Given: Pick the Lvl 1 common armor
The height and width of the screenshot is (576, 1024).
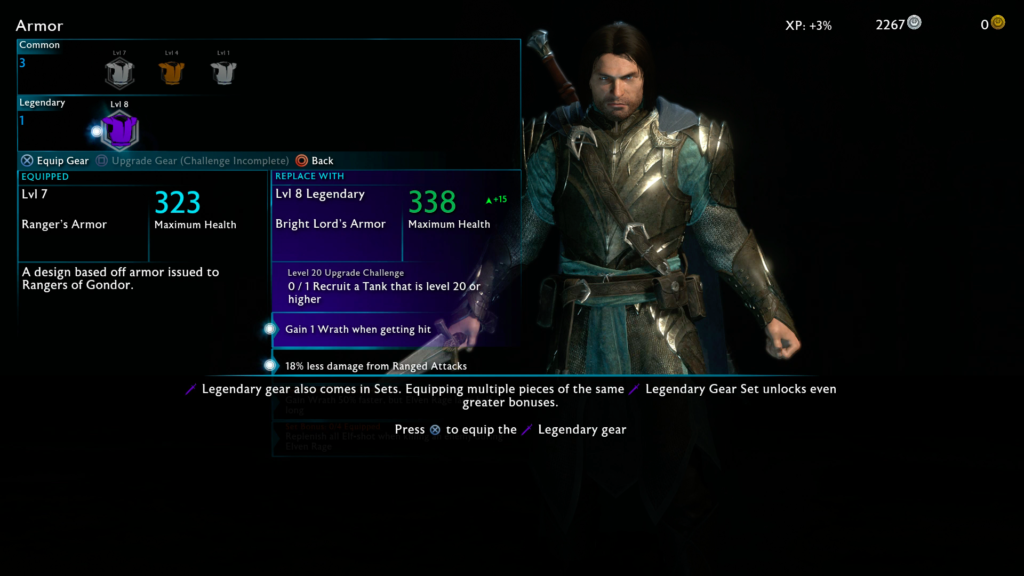Looking at the screenshot, I should tap(223, 72).
